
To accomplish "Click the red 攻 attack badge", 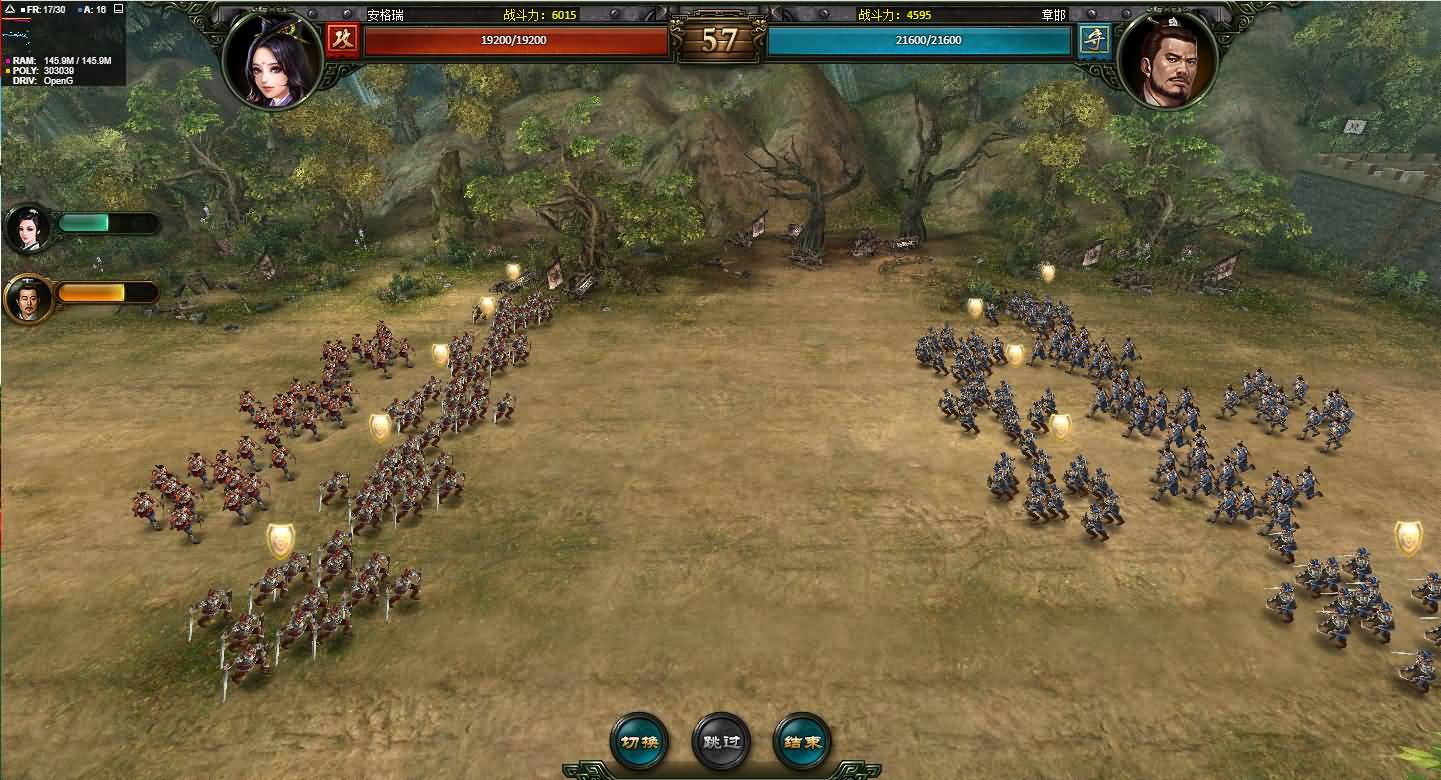I will [342, 40].
